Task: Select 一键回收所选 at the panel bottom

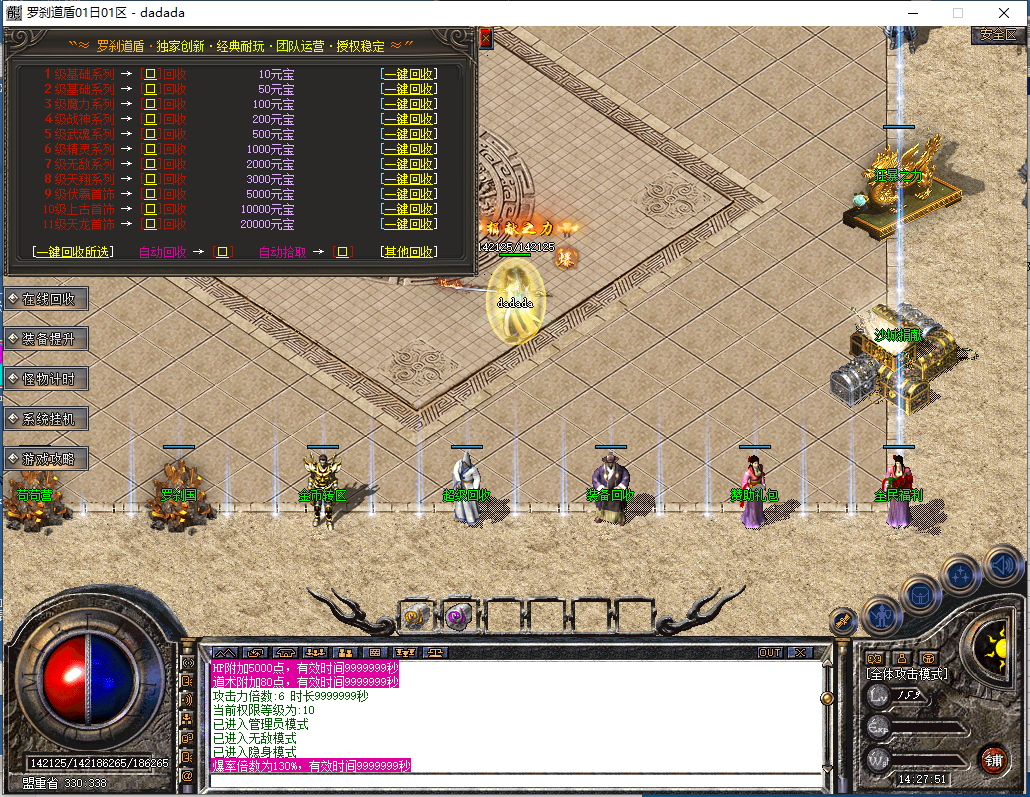Action: pyautogui.click(x=74, y=252)
